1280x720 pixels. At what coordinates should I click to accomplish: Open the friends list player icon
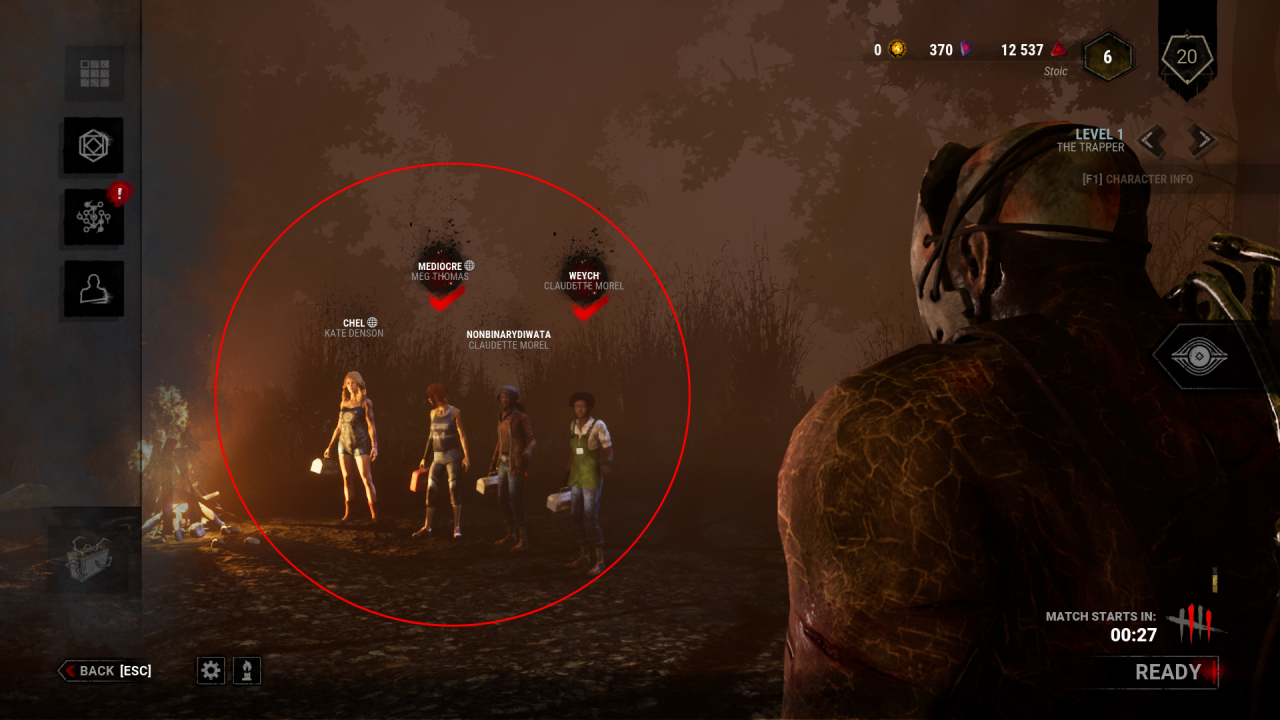(x=93, y=289)
